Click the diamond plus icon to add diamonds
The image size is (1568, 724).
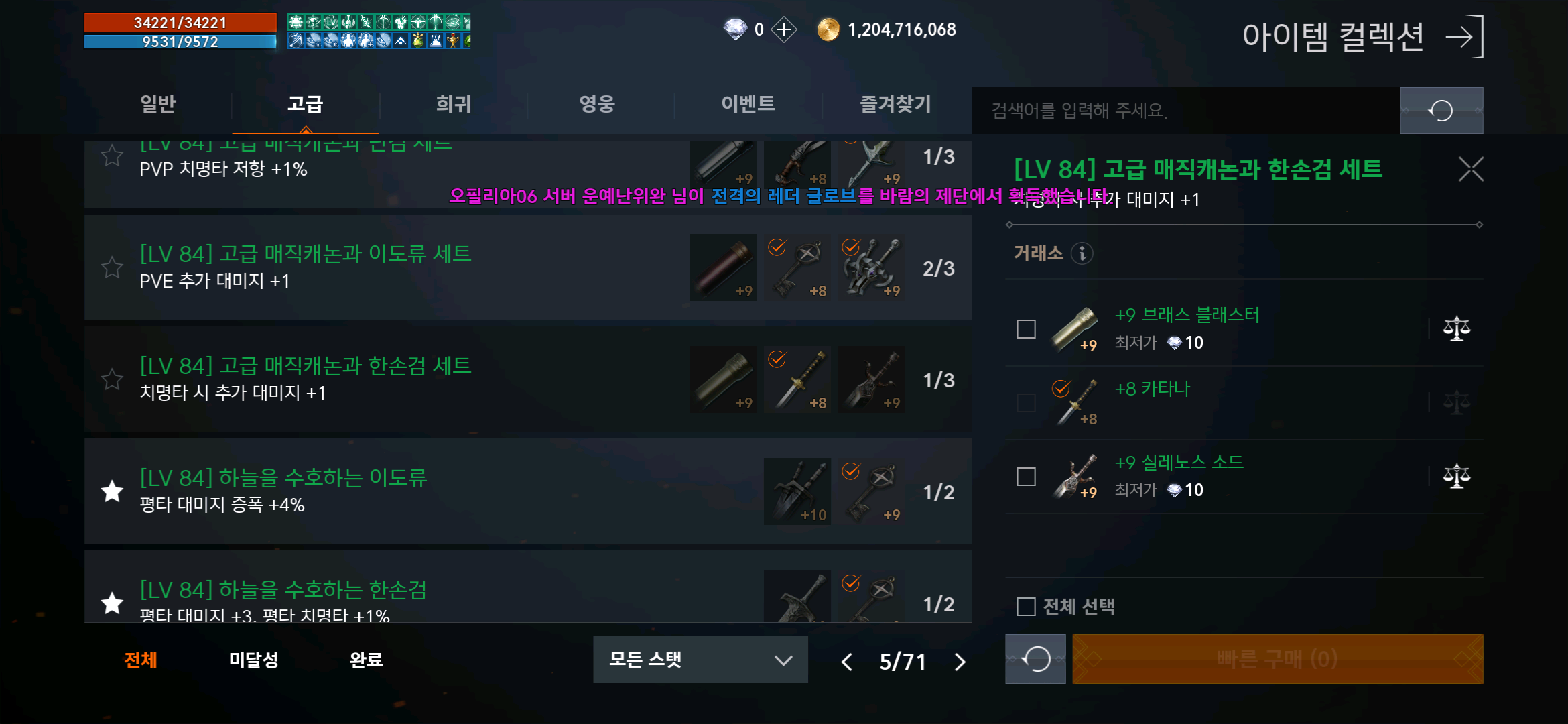(783, 29)
